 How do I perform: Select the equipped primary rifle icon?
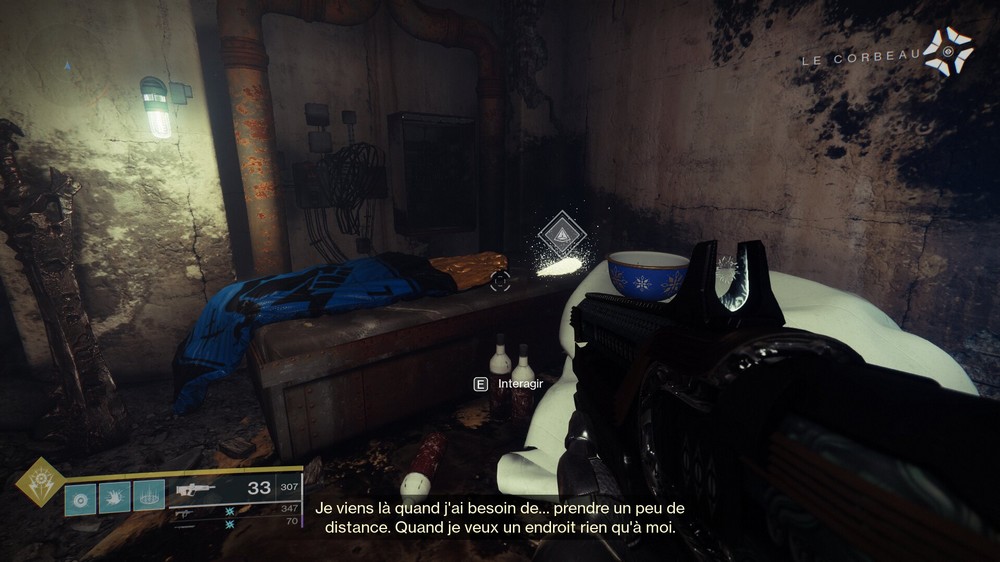click(x=197, y=490)
